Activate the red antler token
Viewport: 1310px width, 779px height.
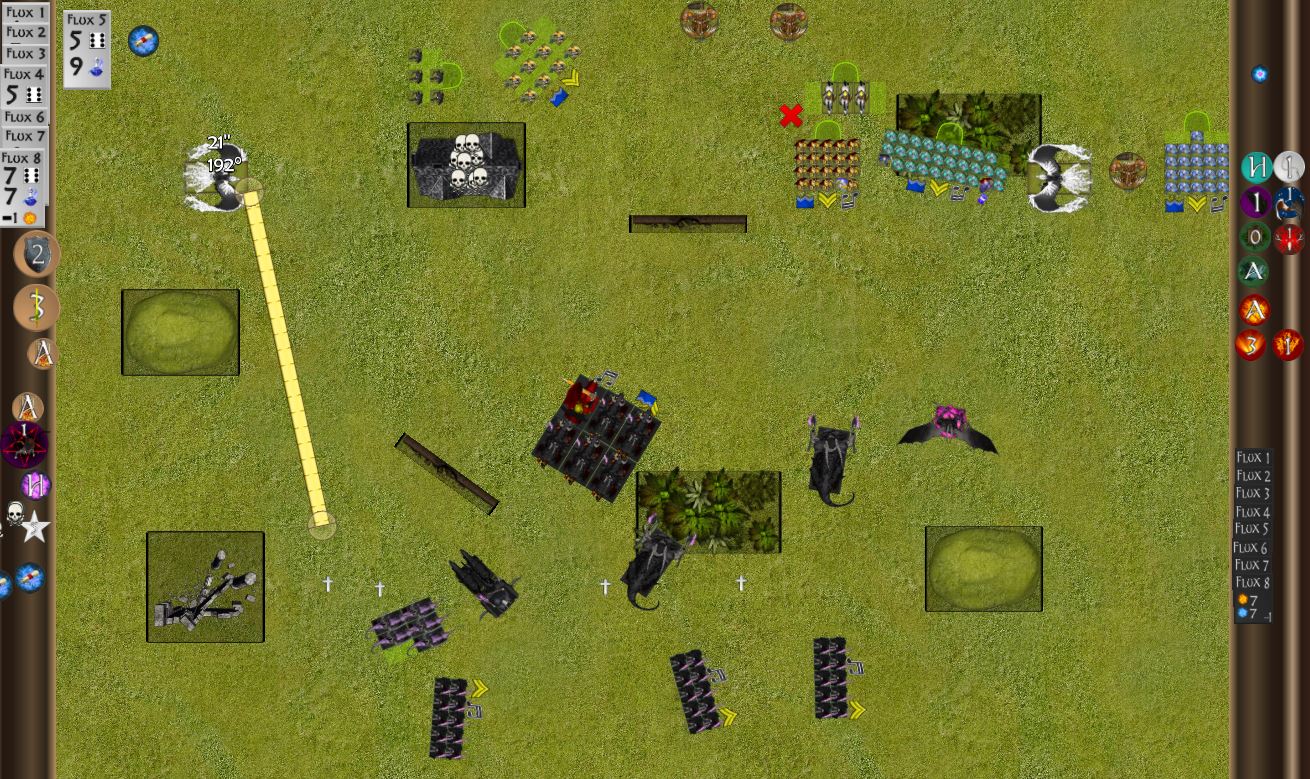coord(1289,238)
